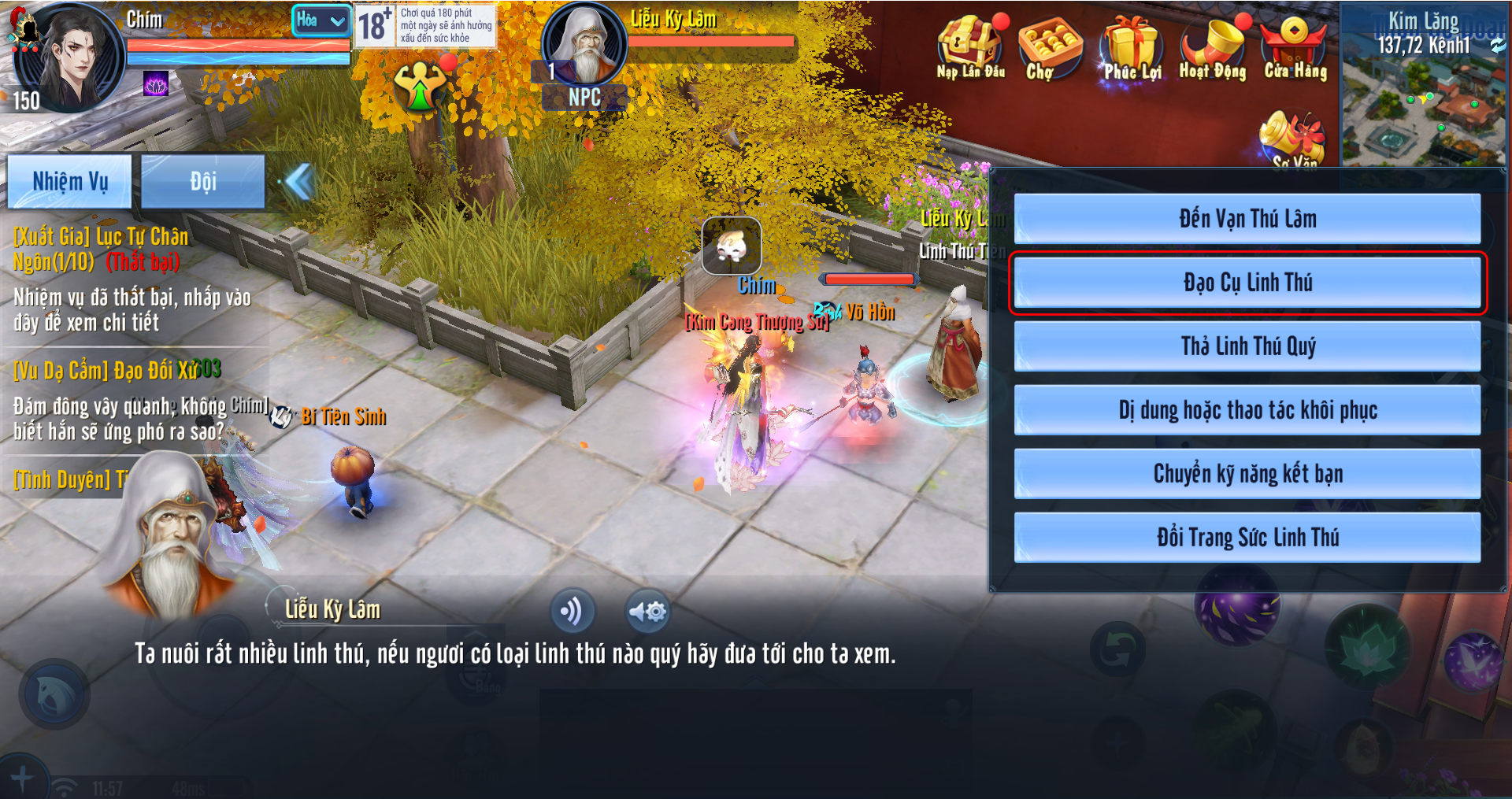Select Chuyển kỹ năng kết bạn
This screenshot has width=1512, height=799.
click(1247, 474)
